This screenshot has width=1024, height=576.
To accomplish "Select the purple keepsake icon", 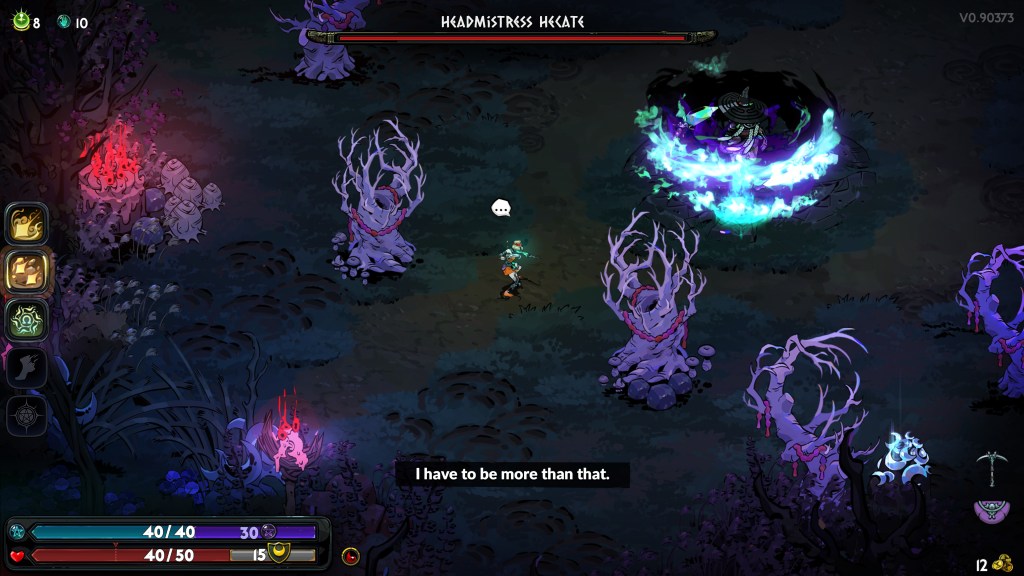I will click(x=990, y=511).
